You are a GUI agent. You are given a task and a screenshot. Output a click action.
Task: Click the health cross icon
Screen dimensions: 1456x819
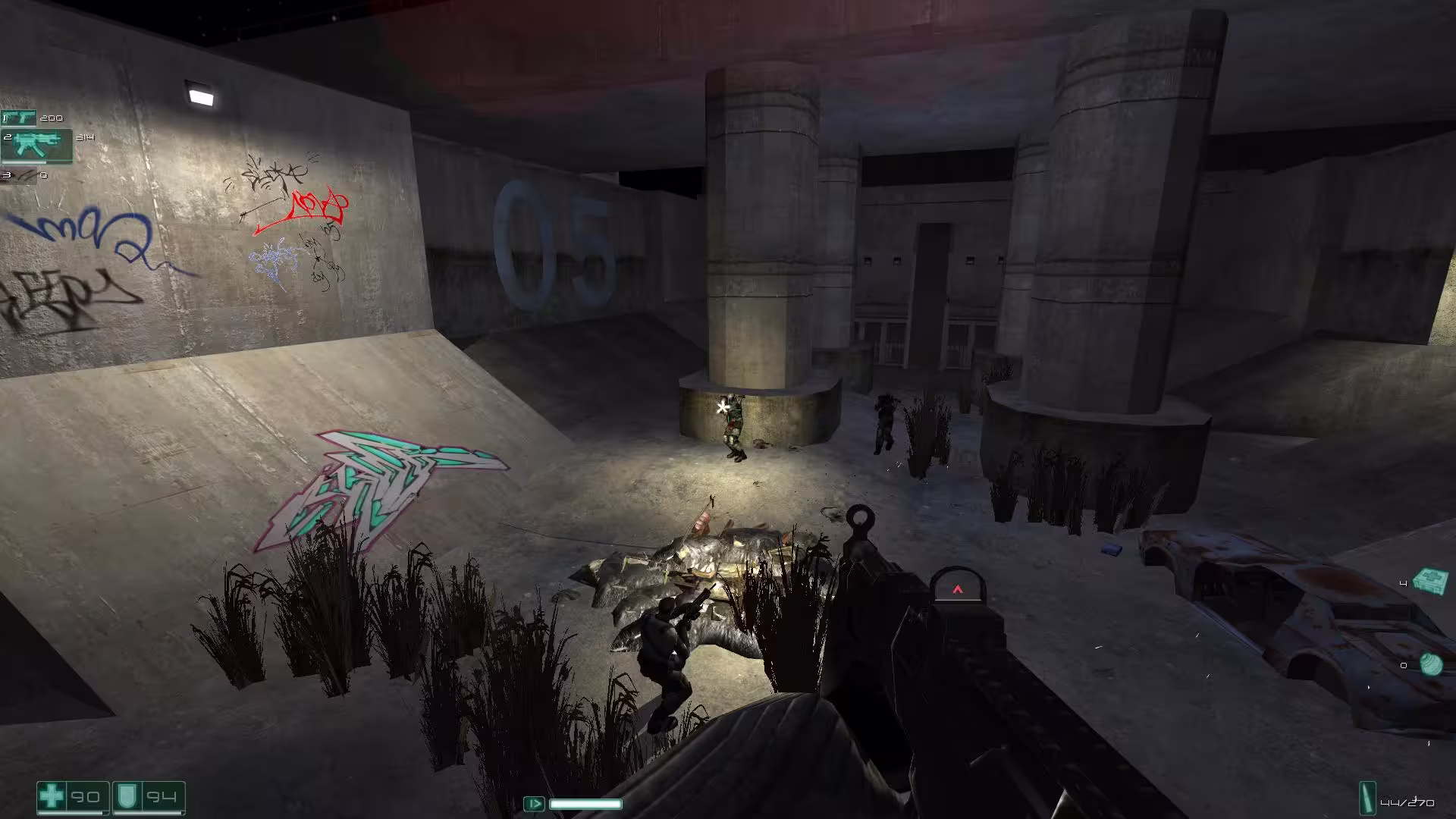click(x=52, y=797)
